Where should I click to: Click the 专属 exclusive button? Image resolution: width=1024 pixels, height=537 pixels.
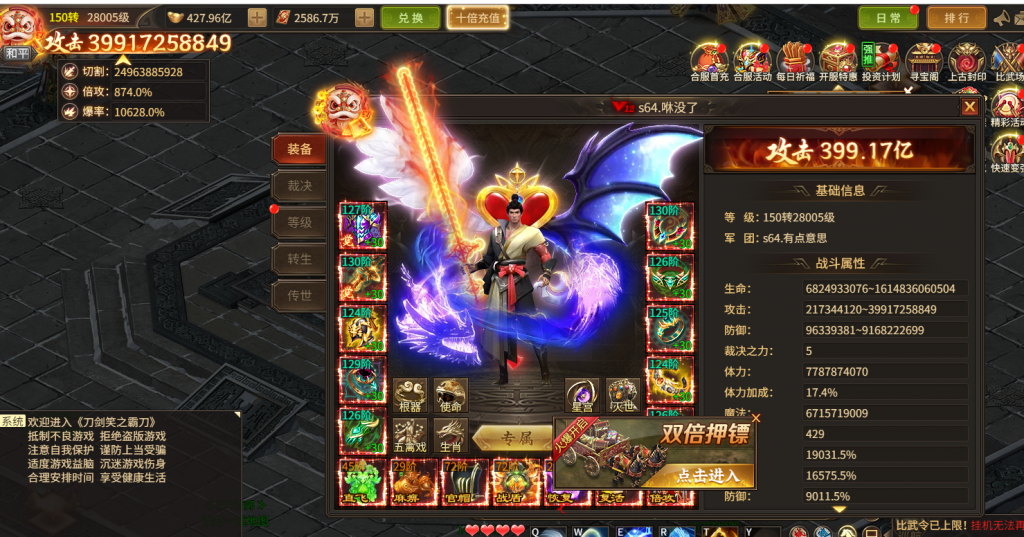[x=514, y=437]
